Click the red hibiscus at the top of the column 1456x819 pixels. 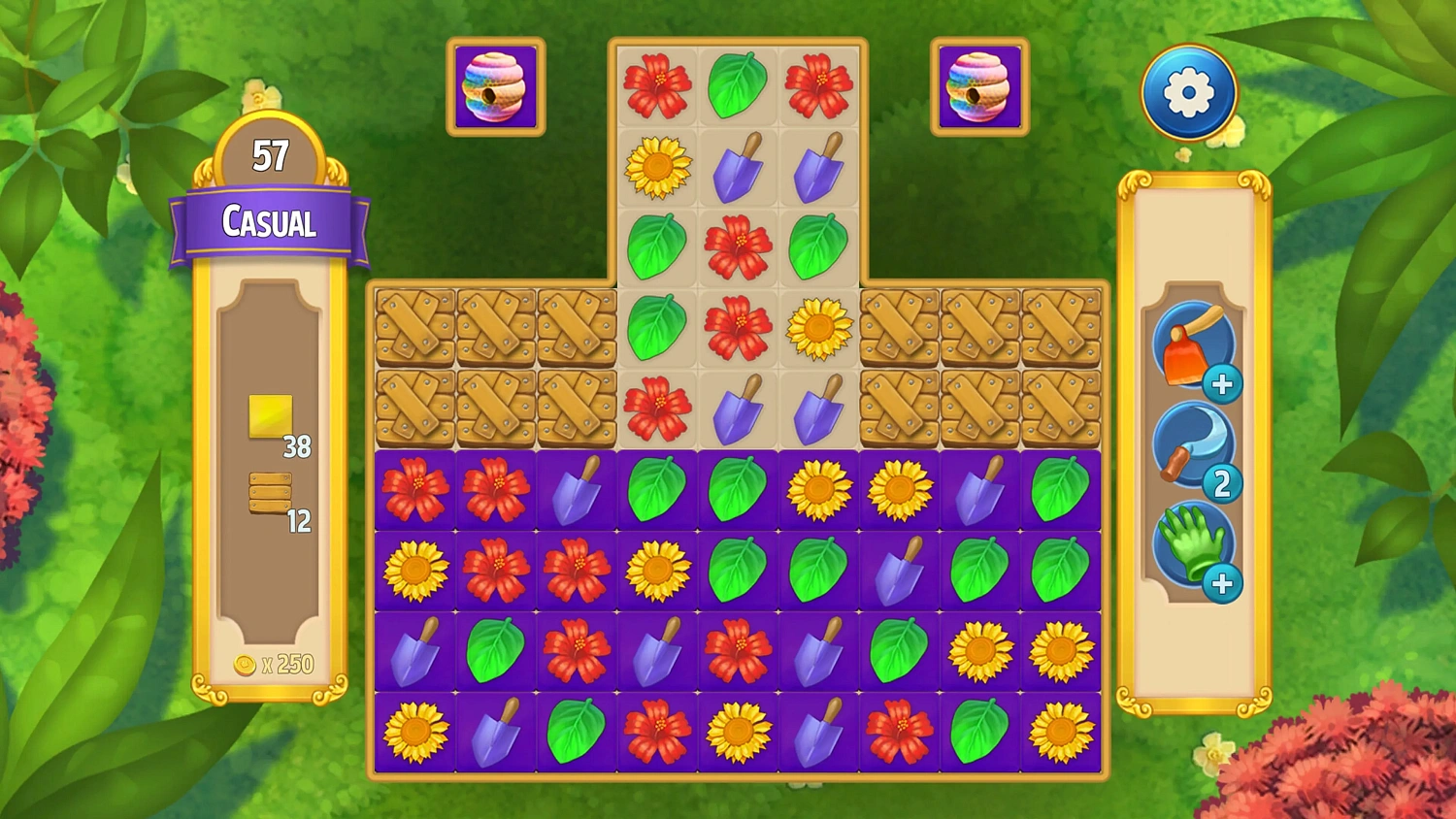pos(657,85)
